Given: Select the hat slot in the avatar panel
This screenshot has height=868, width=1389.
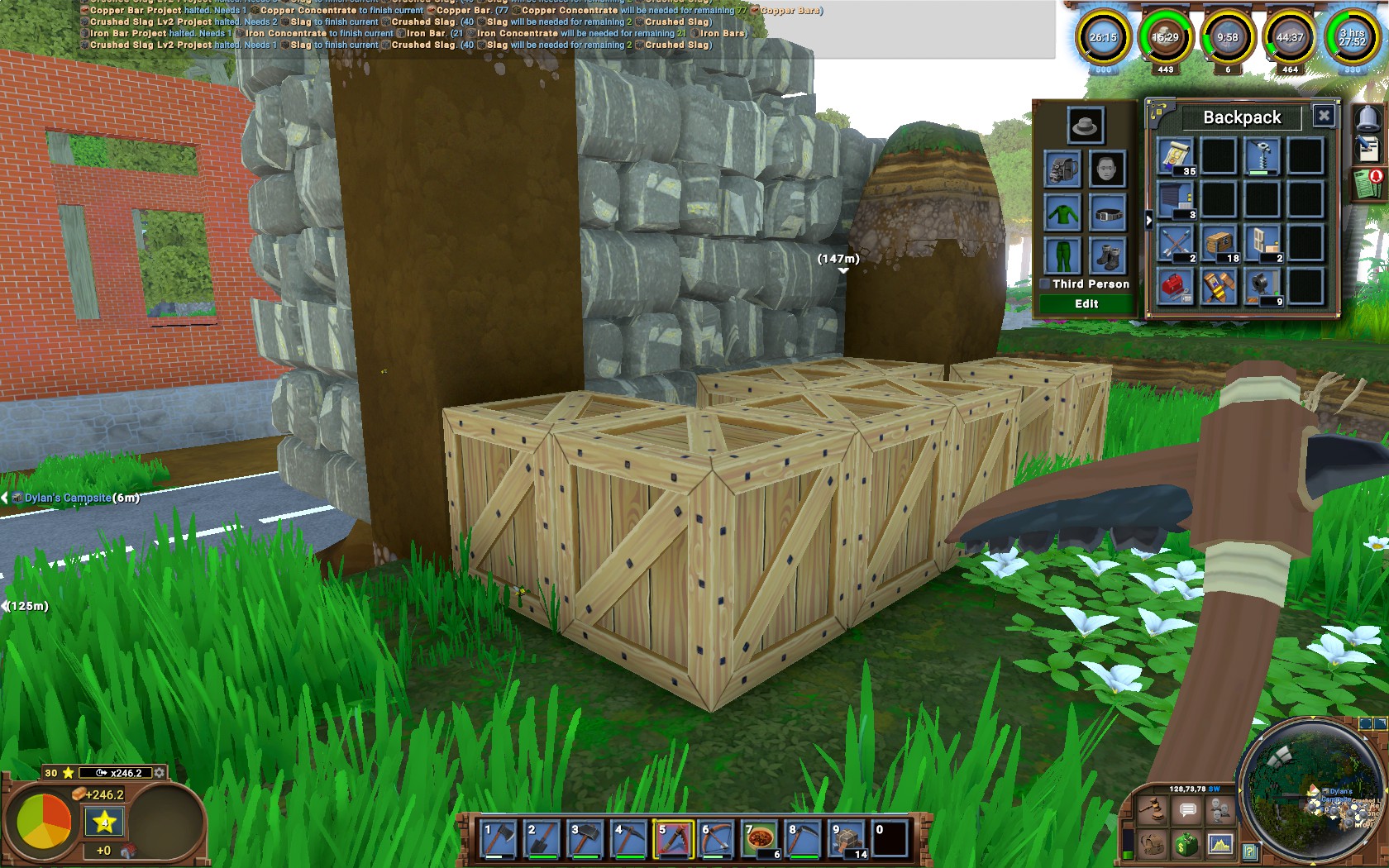Looking at the screenshot, I should coord(1084,126).
